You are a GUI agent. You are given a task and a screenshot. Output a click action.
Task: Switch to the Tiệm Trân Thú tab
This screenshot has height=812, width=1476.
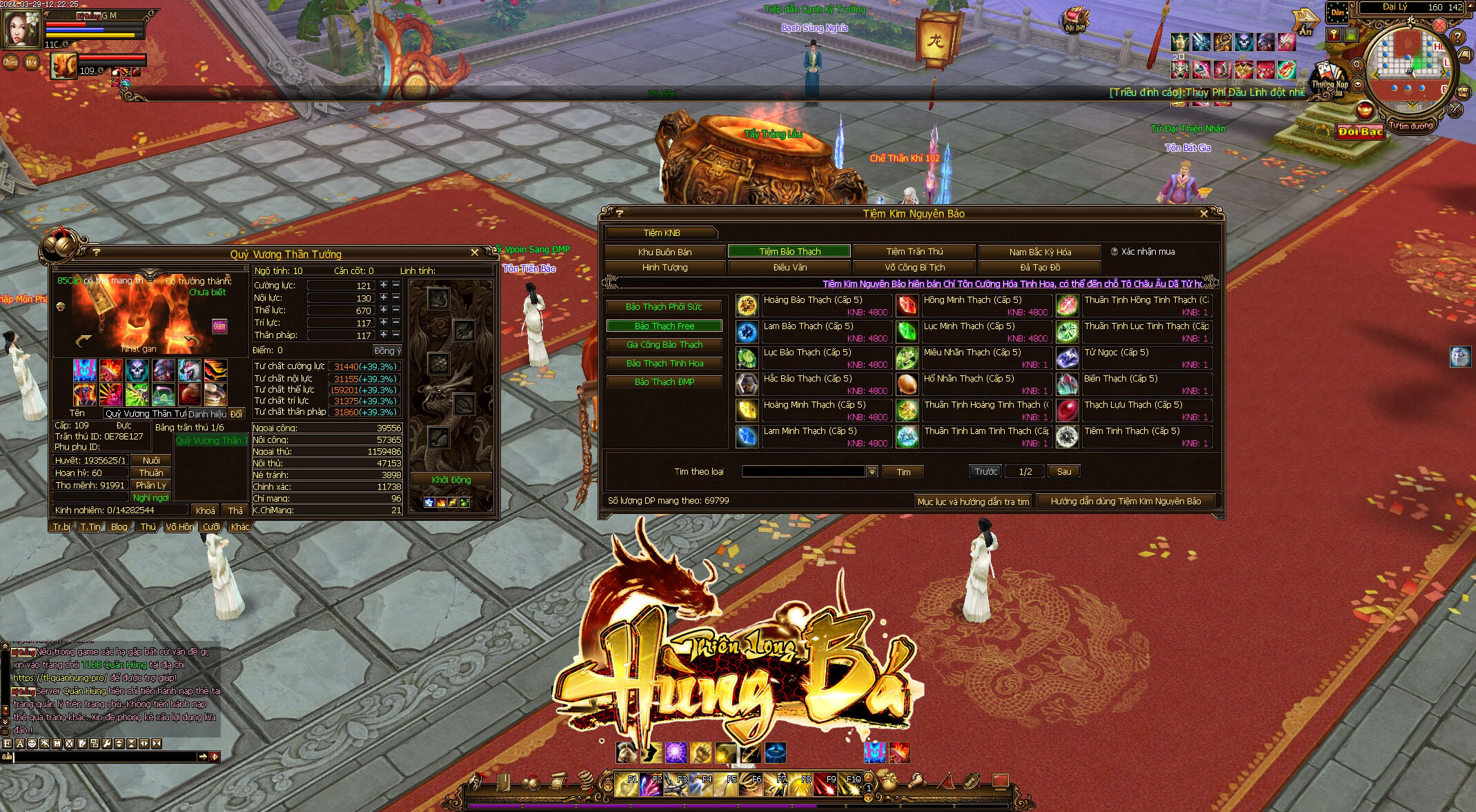914,252
